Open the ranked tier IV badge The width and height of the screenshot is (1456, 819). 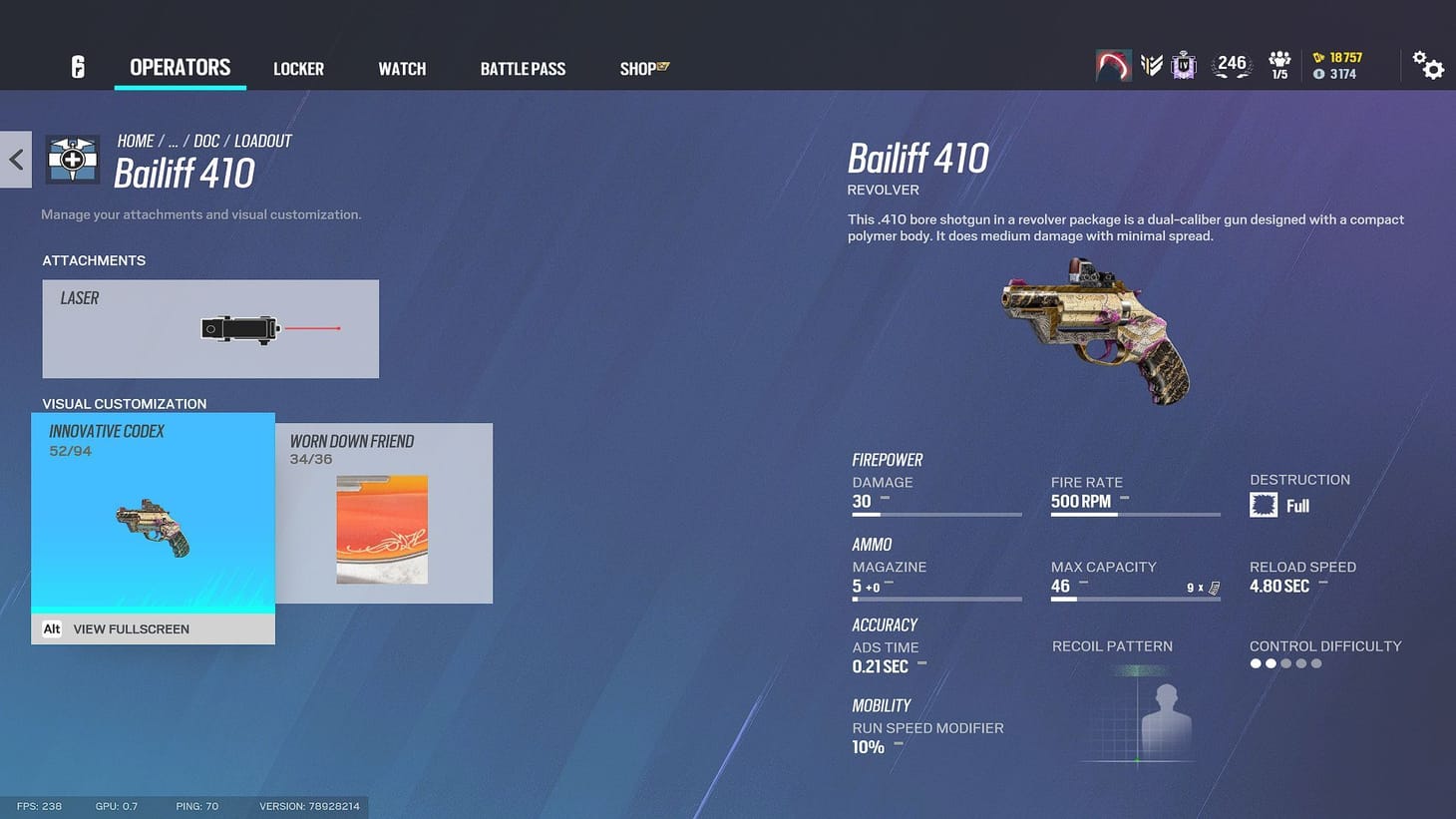1183,63
